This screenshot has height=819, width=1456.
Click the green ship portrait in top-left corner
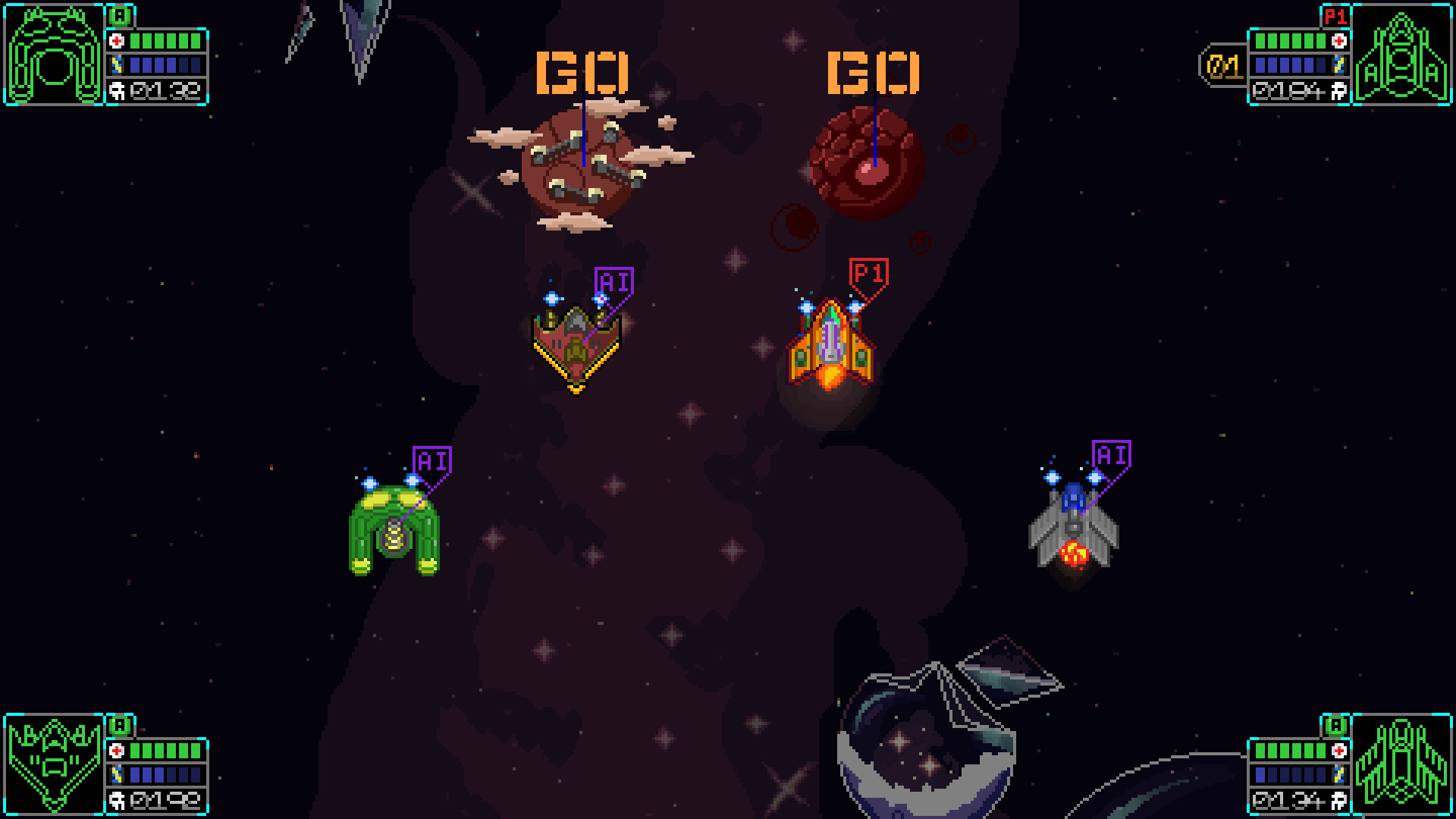[x=53, y=52]
